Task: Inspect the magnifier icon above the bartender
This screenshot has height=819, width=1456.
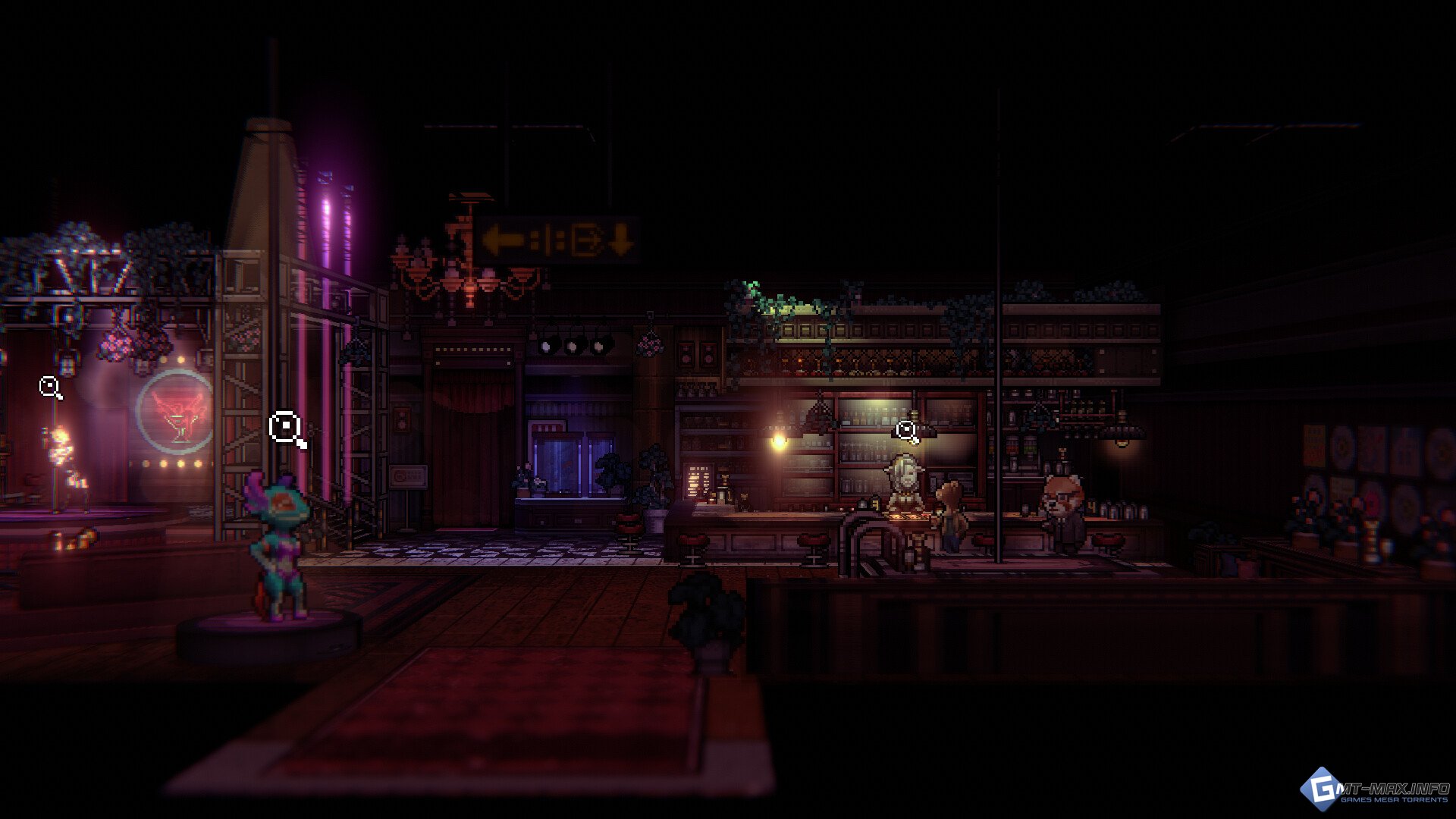Action: [906, 431]
